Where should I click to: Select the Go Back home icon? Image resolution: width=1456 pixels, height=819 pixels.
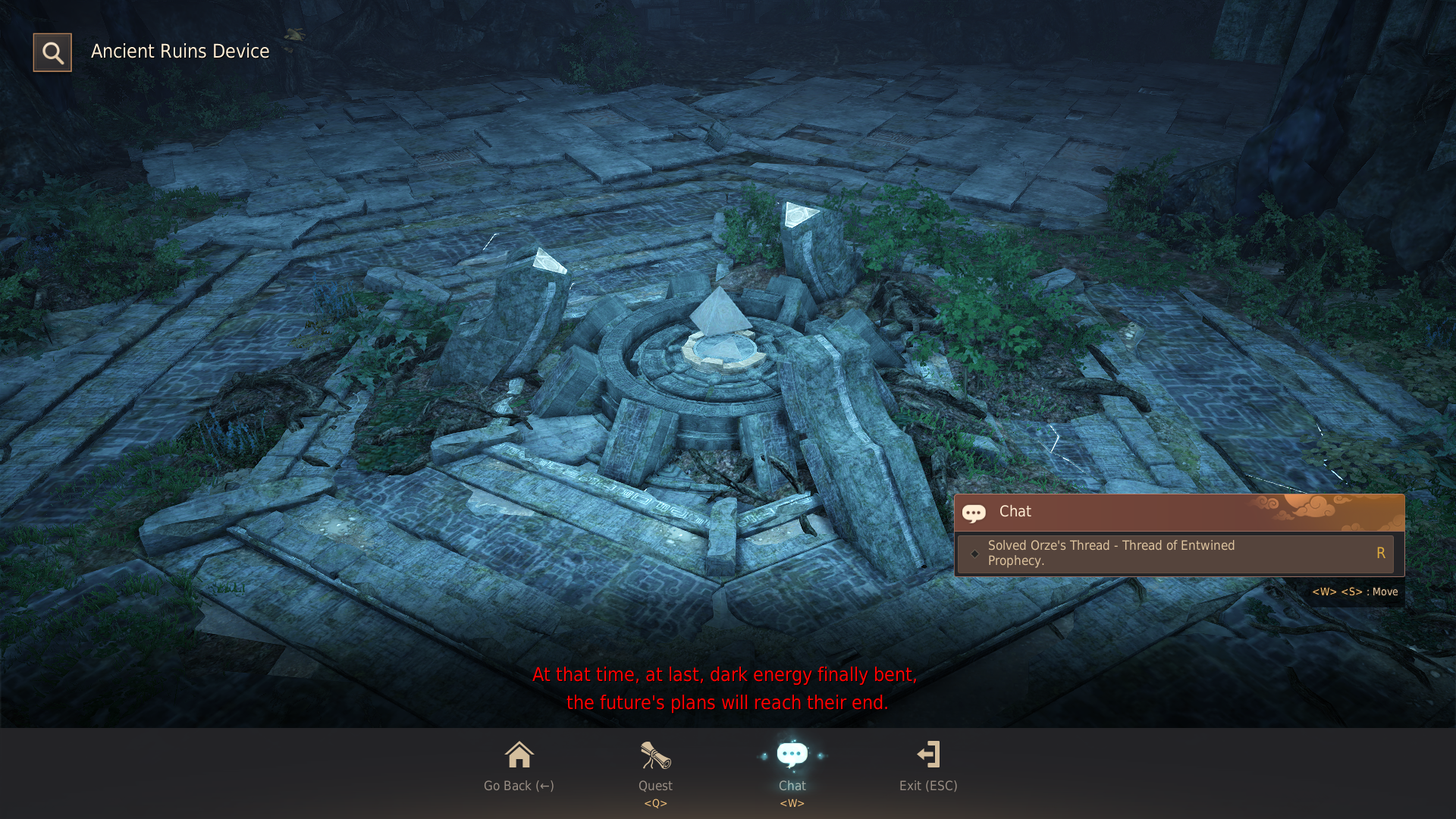(519, 755)
